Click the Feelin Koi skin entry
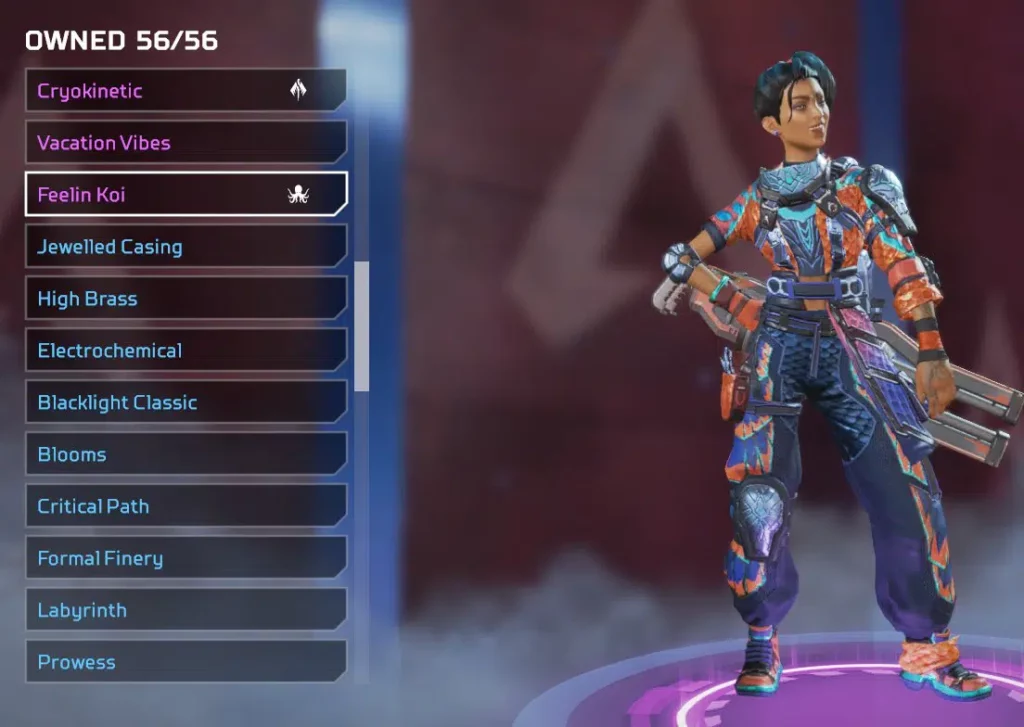Image resolution: width=1024 pixels, height=727 pixels. pyautogui.click(x=185, y=195)
